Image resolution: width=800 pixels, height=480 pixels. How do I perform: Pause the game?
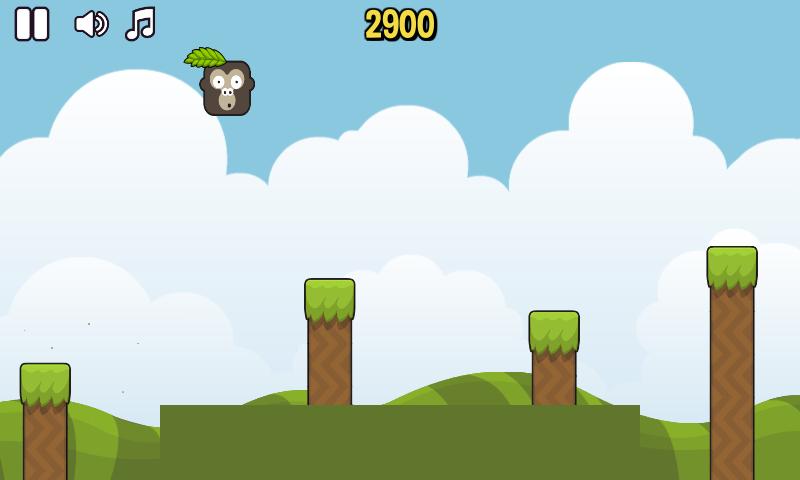point(32,24)
